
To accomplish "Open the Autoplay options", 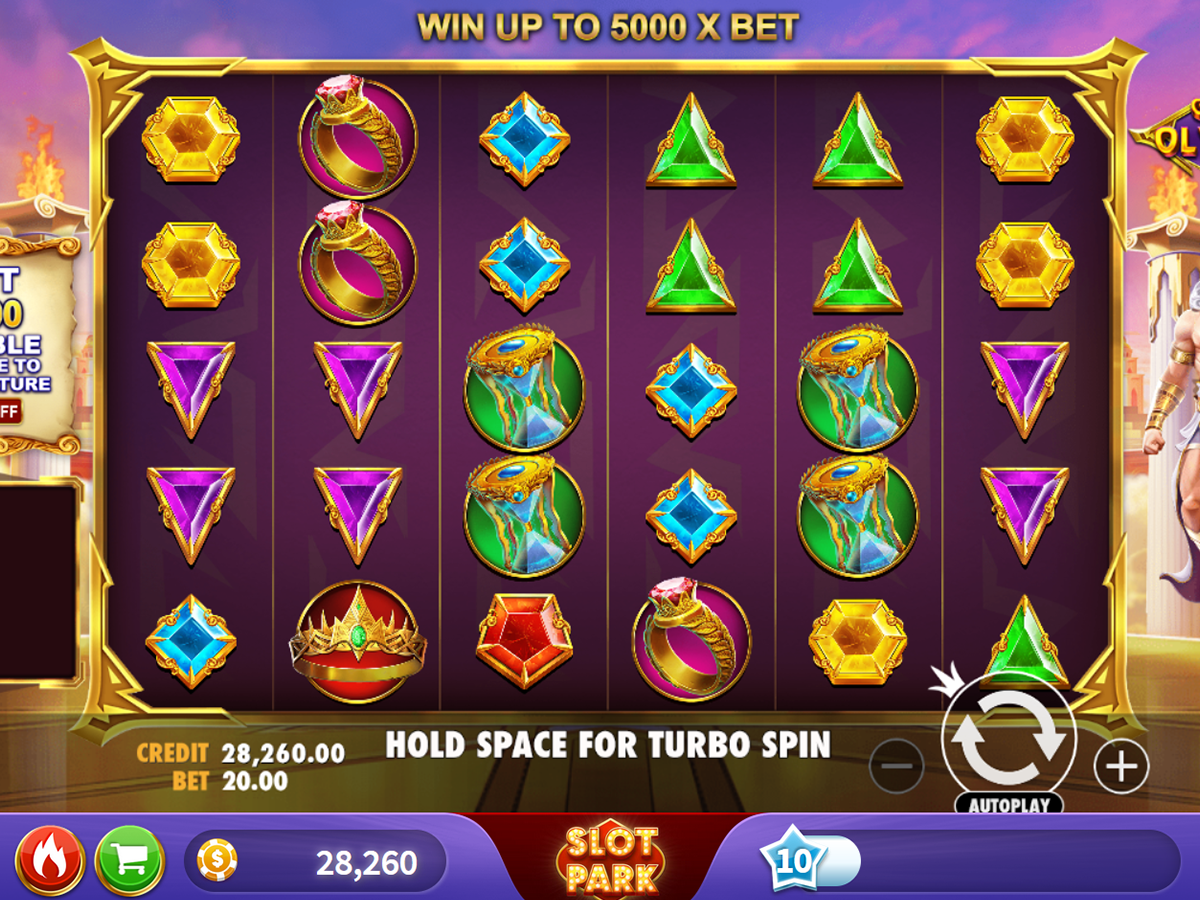I will tap(1008, 804).
